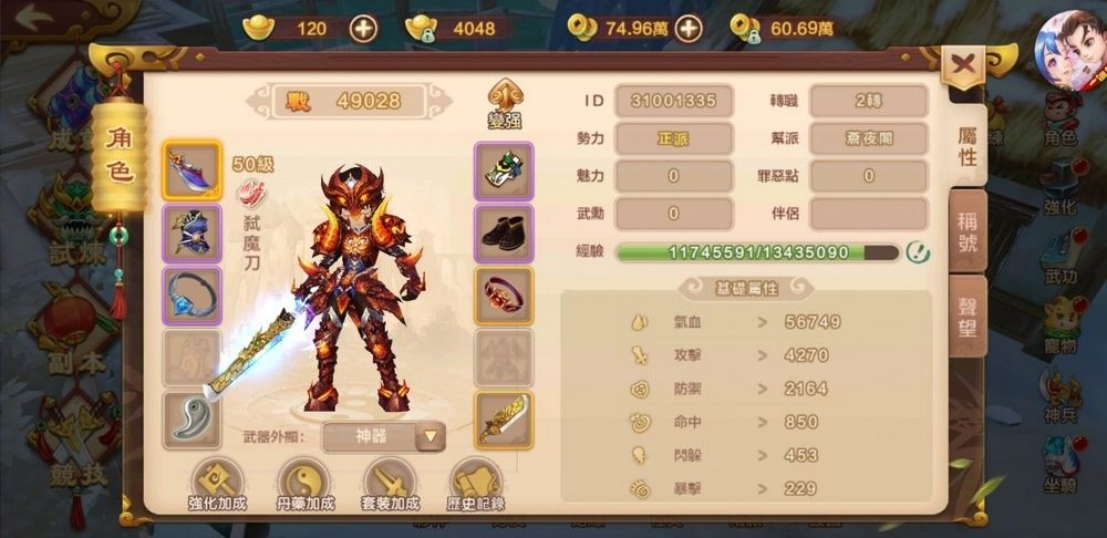The height and width of the screenshot is (538, 1107).
Task: Inspect the red bracelet slot
Action: (503, 296)
